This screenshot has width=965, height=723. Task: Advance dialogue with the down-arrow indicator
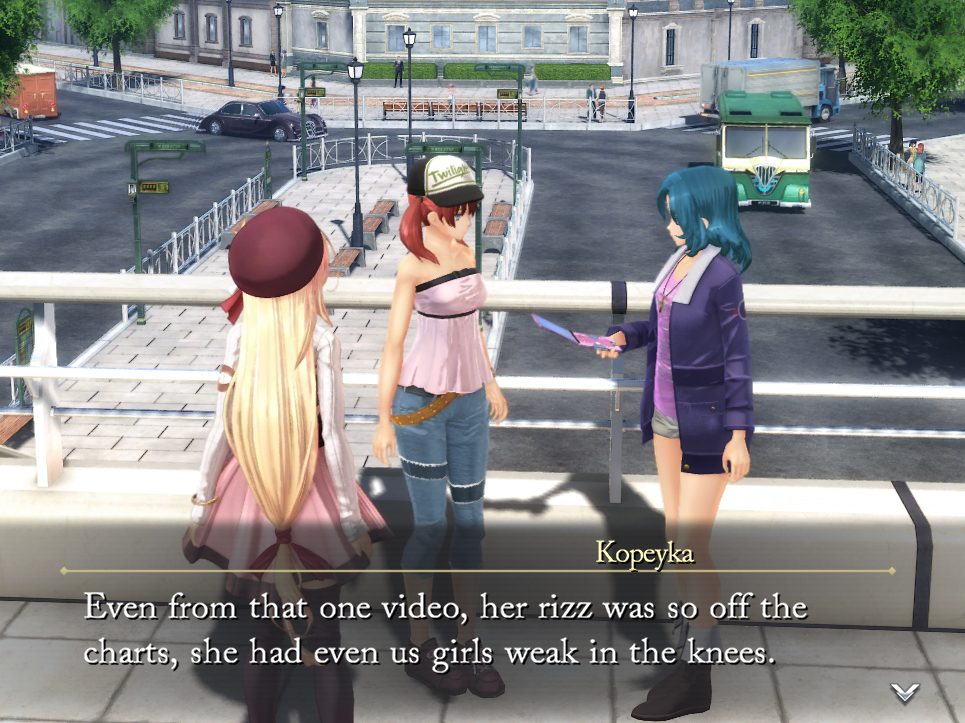point(905,691)
